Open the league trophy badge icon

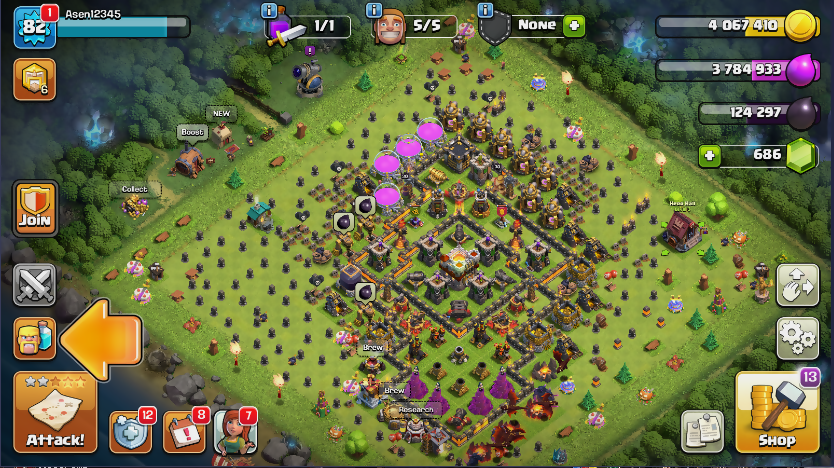(33, 79)
